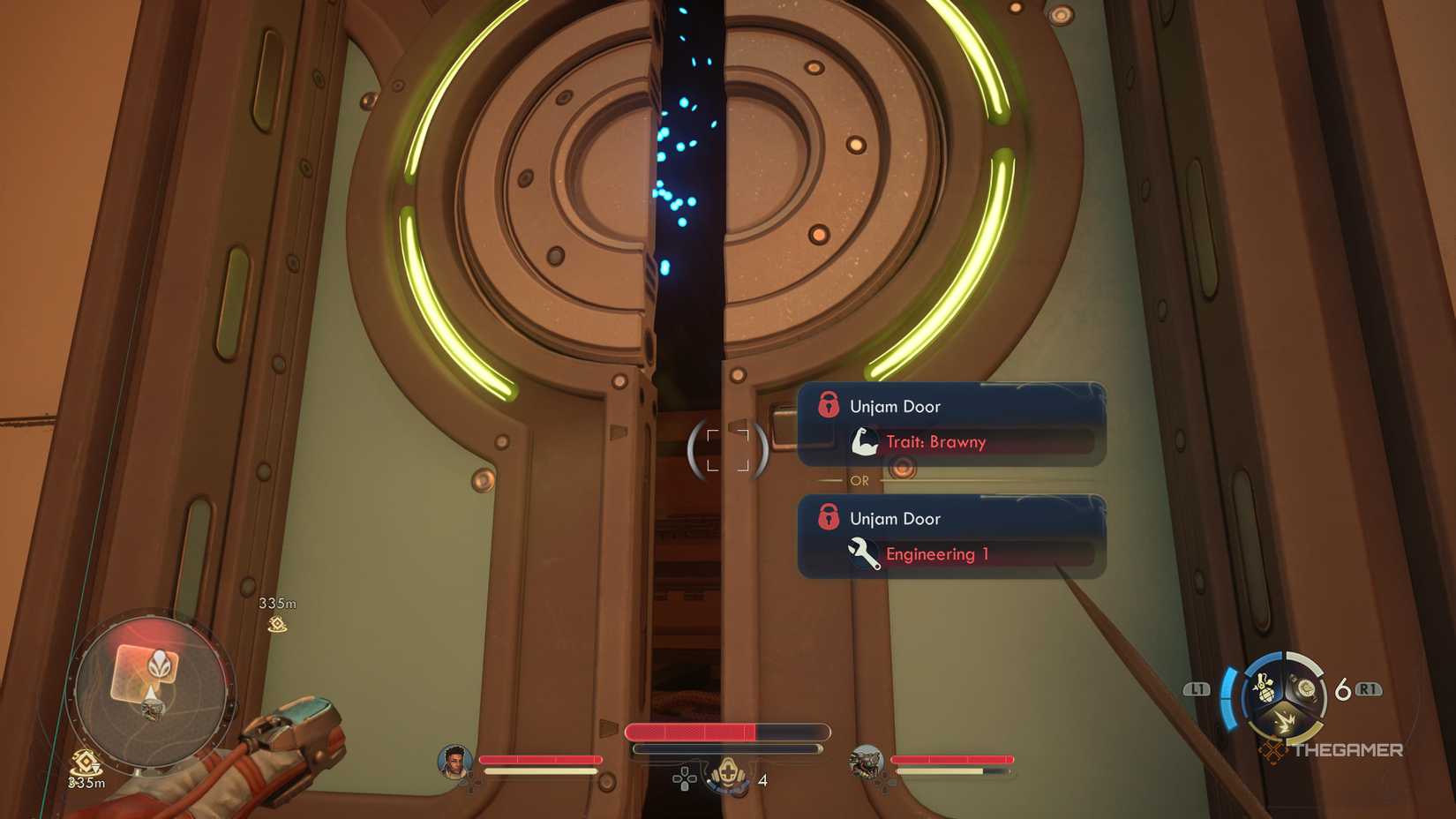Image resolution: width=1456 pixels, height=819 pixels.
Task: Click the equipped gadget icon in the weapon wheel
Action: (x=1304, y=688)
